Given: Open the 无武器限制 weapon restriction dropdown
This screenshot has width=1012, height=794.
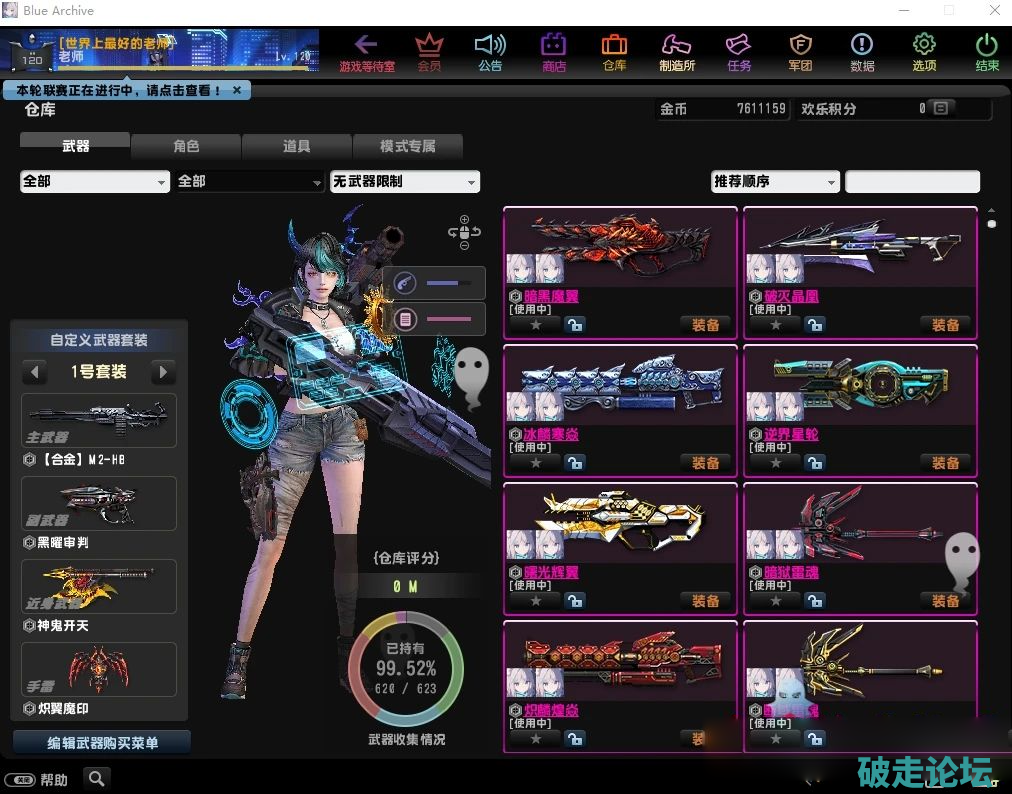Looking at the screenshot, I should click(x=405, y=182).
